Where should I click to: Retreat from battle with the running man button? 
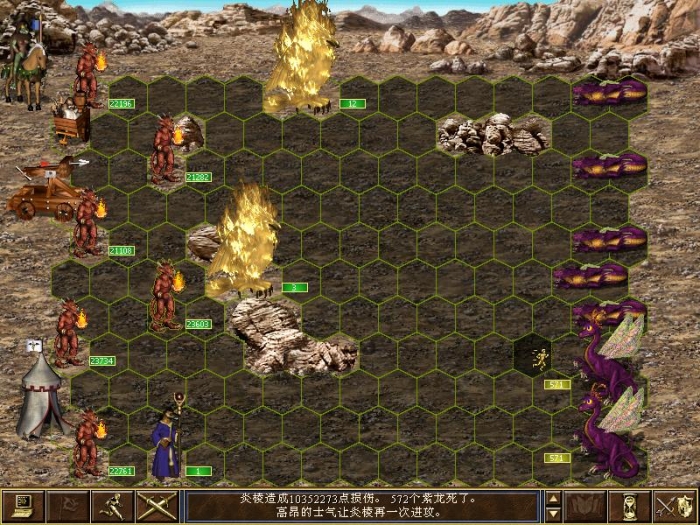(112, 505)
